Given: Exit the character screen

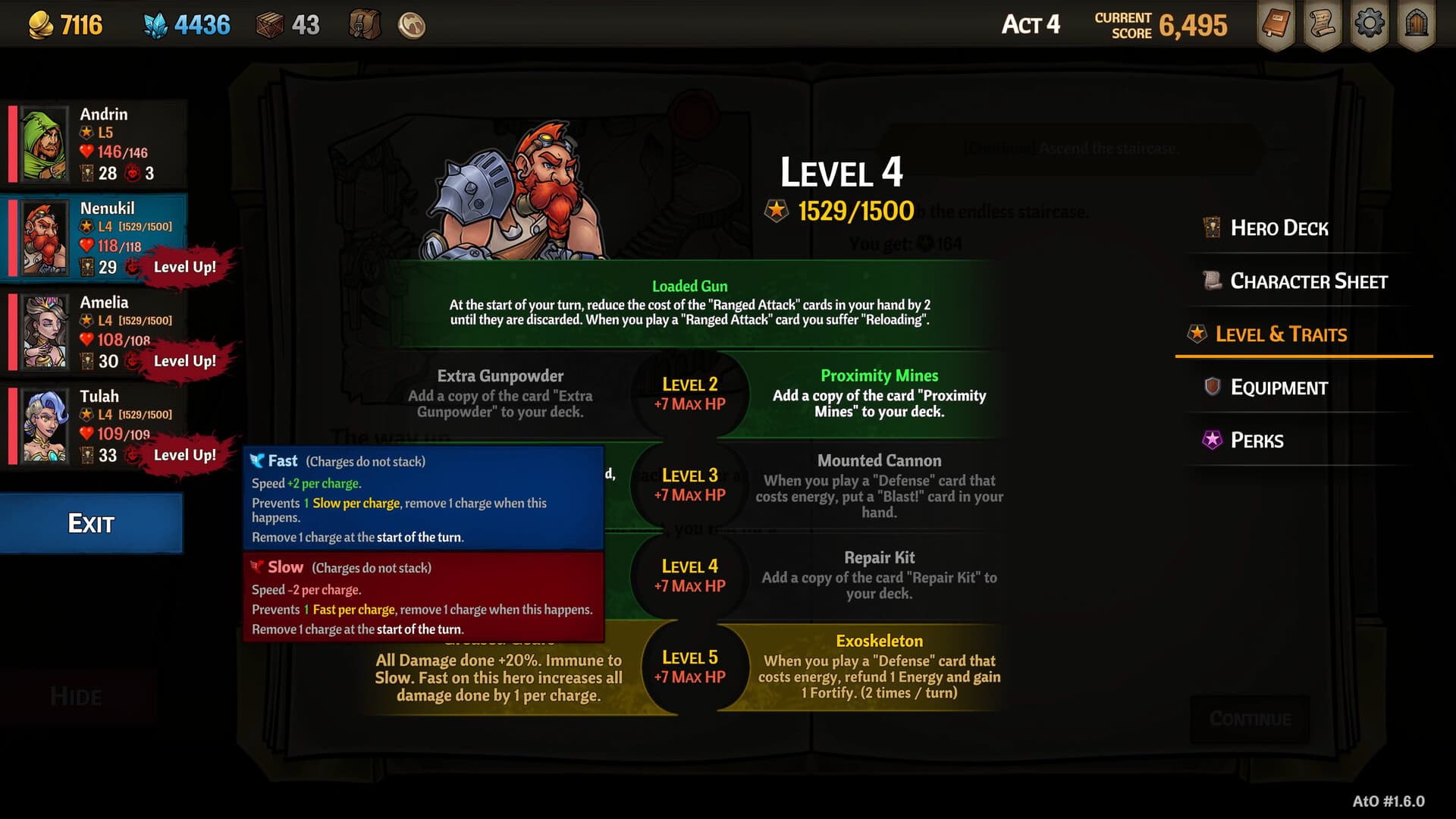Looking at the screenshot, I should [x=91, y=523].
